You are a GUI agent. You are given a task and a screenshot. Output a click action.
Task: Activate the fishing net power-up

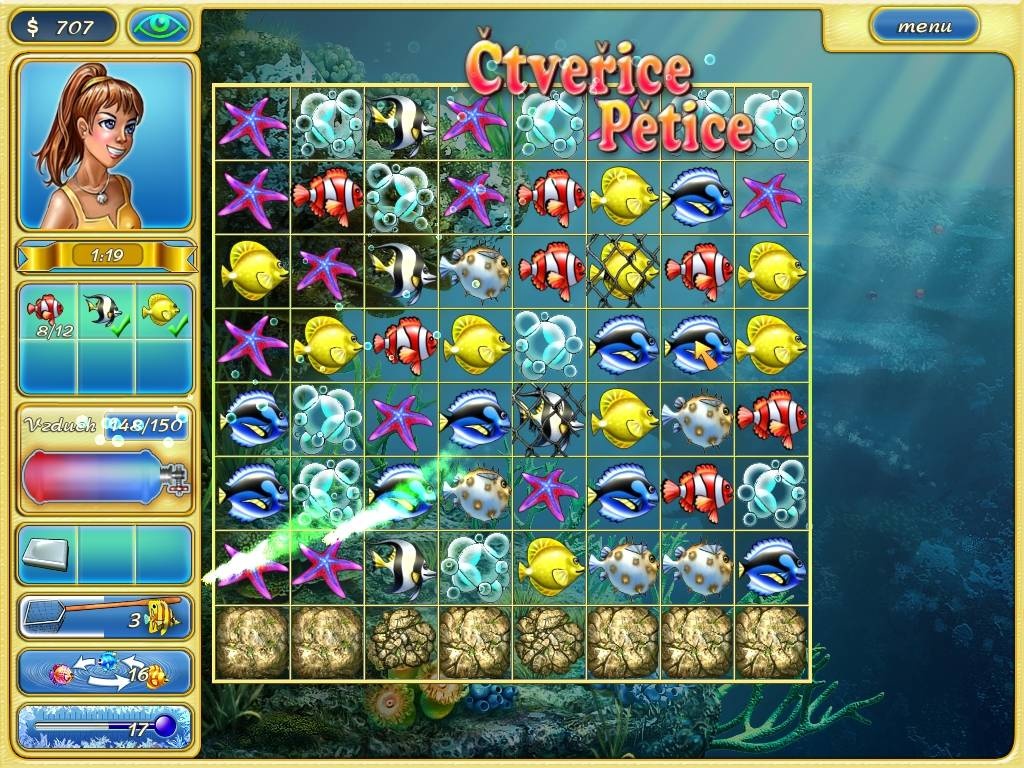point(105,617)
